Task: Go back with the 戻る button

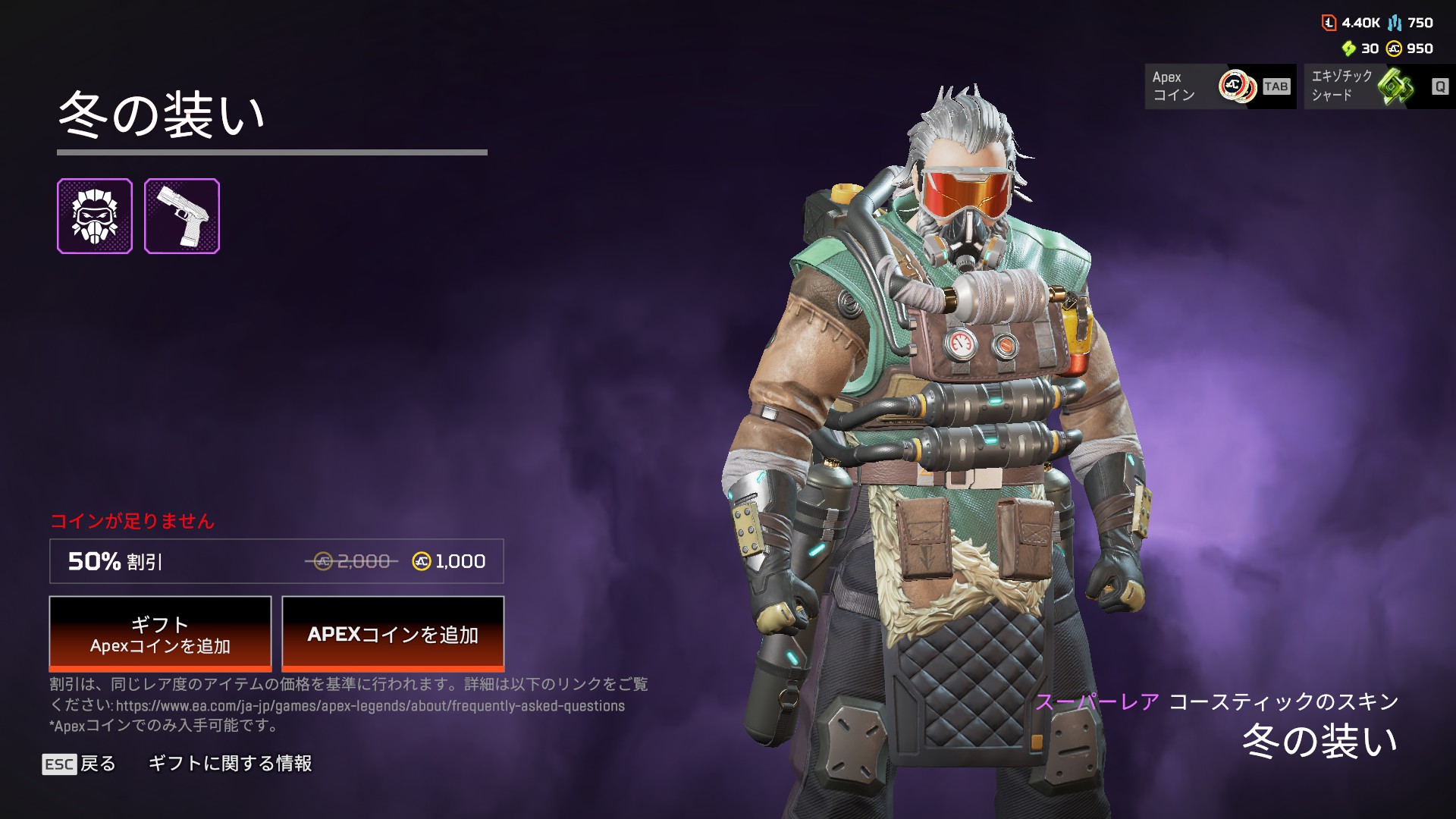Action: (80, 764)
